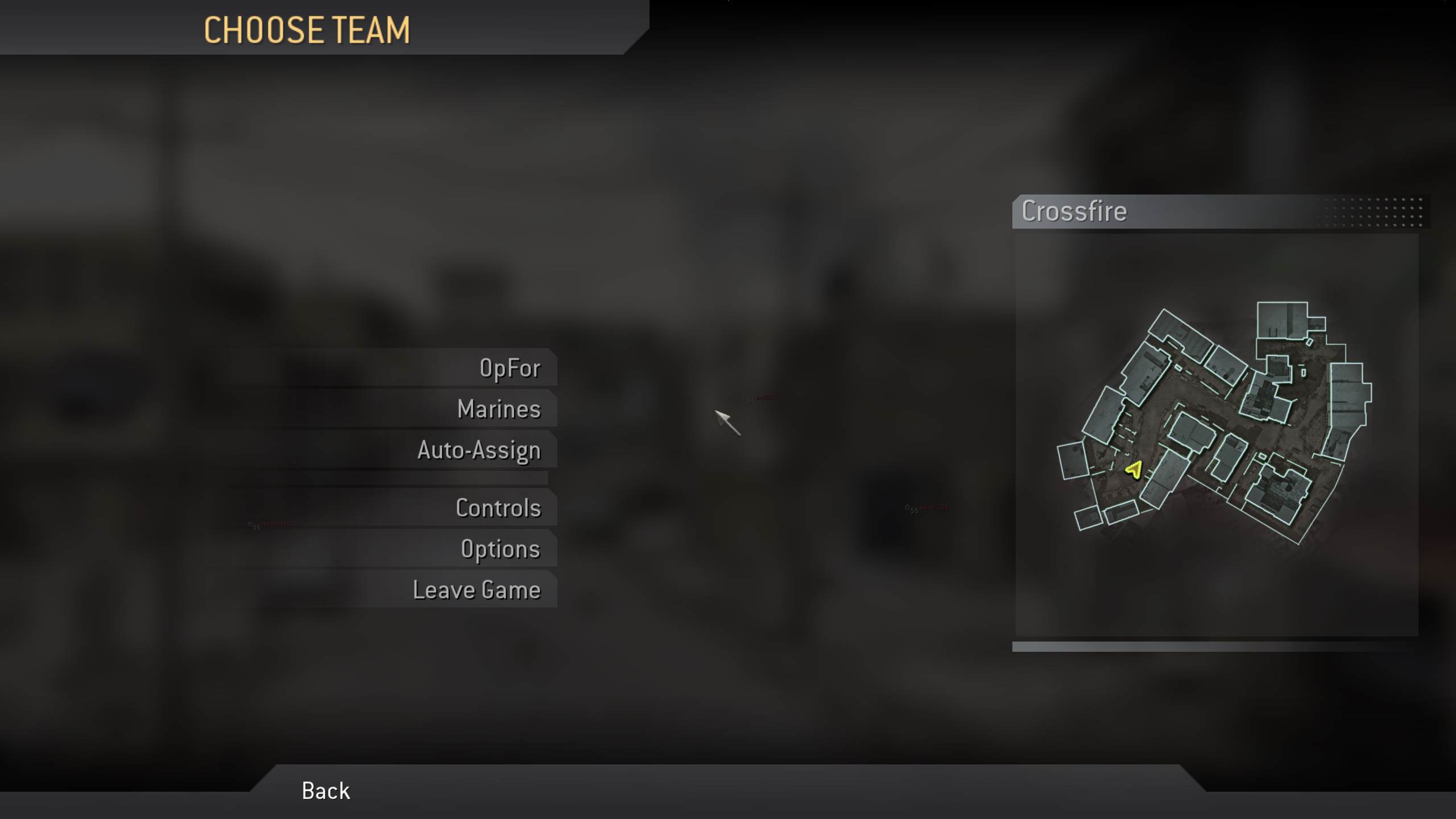1456x819 pixels.
Task: Click the CHOOSE TEAM header
Action: [x=307, y=31]
